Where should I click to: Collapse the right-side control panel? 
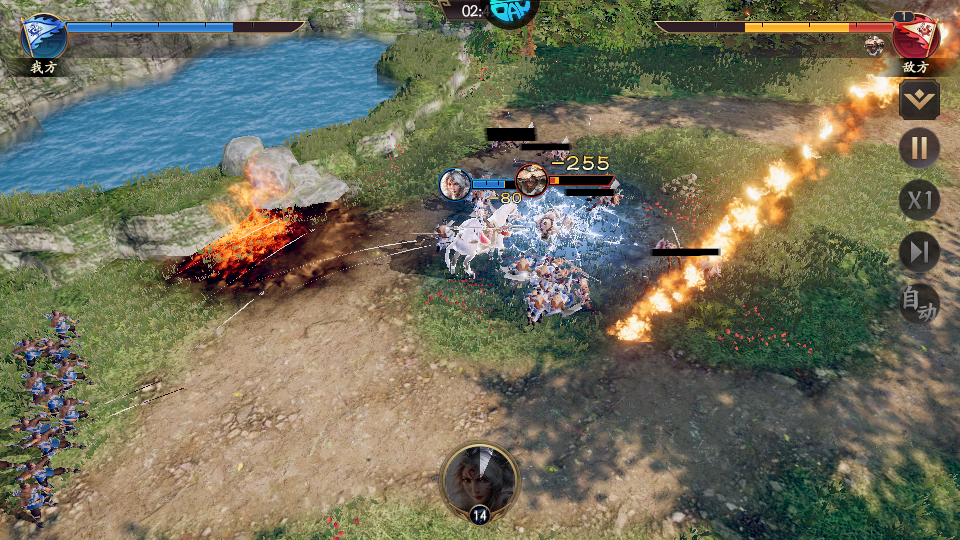(x=919, y=100)
